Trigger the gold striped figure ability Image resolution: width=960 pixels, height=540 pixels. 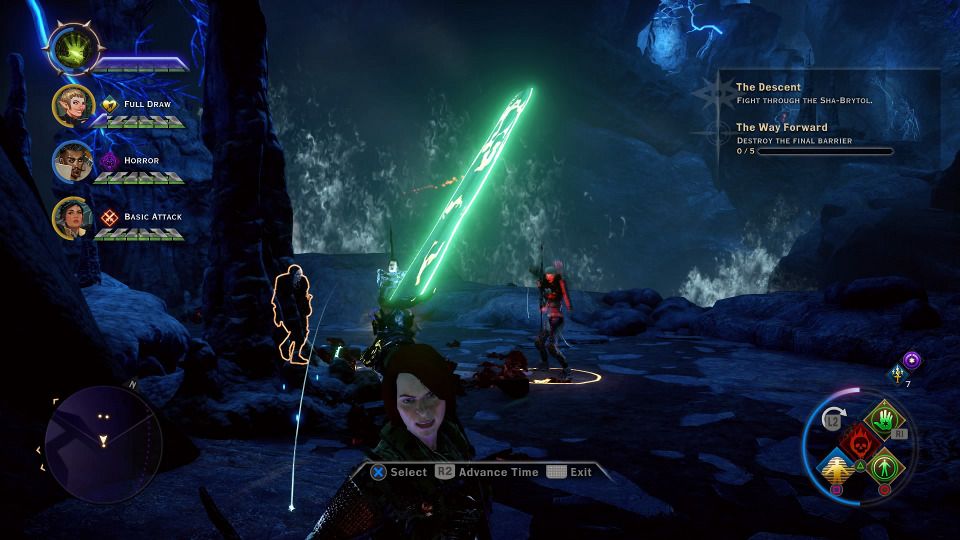click(836, 466)
